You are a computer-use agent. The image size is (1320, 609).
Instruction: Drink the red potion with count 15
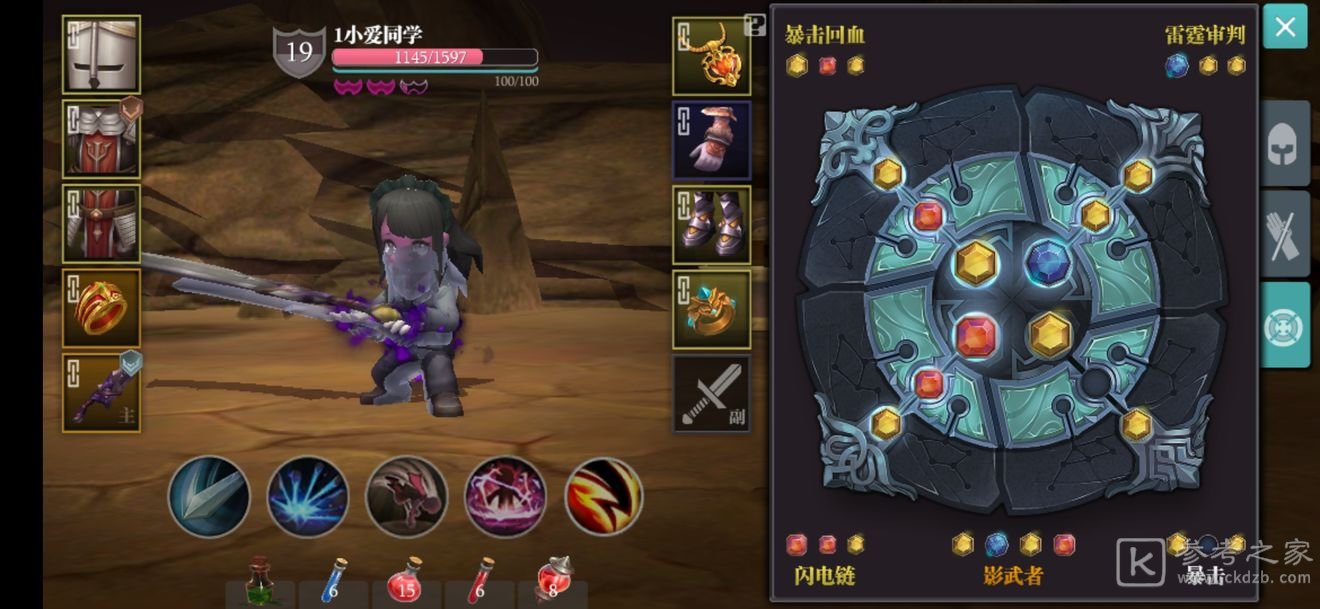406,581
